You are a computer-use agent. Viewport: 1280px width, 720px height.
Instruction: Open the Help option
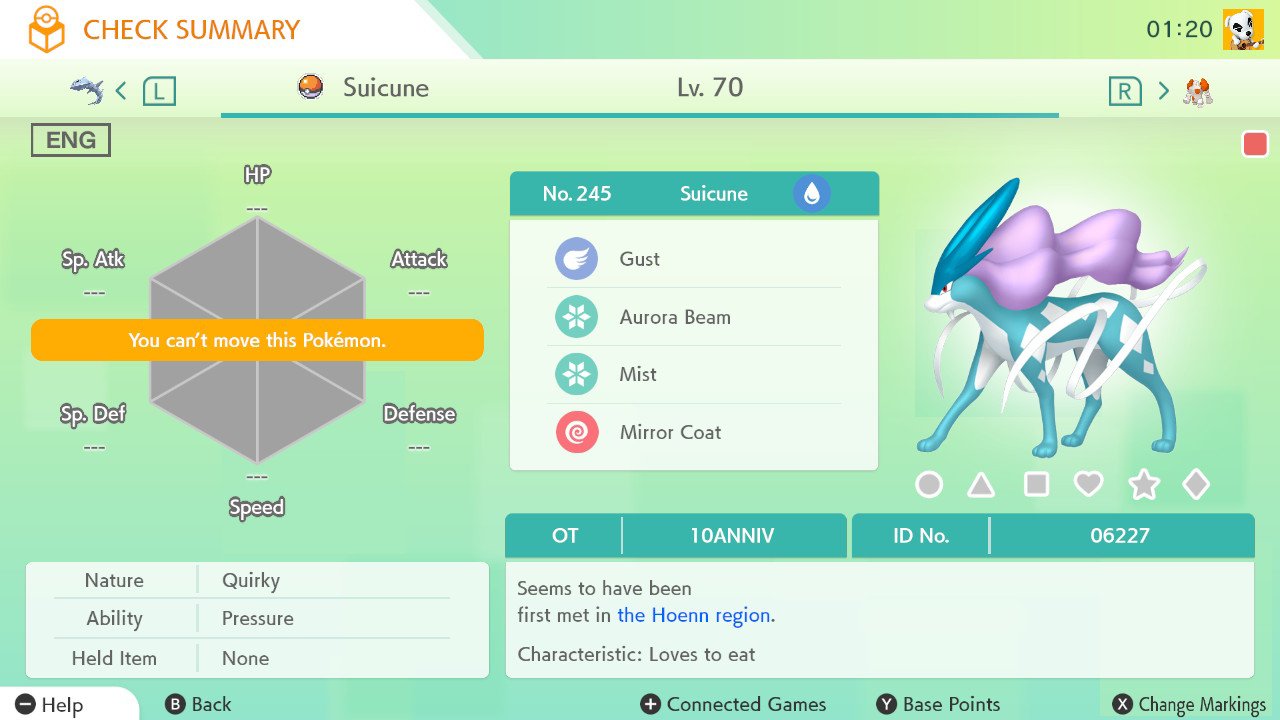pos(50,705)
